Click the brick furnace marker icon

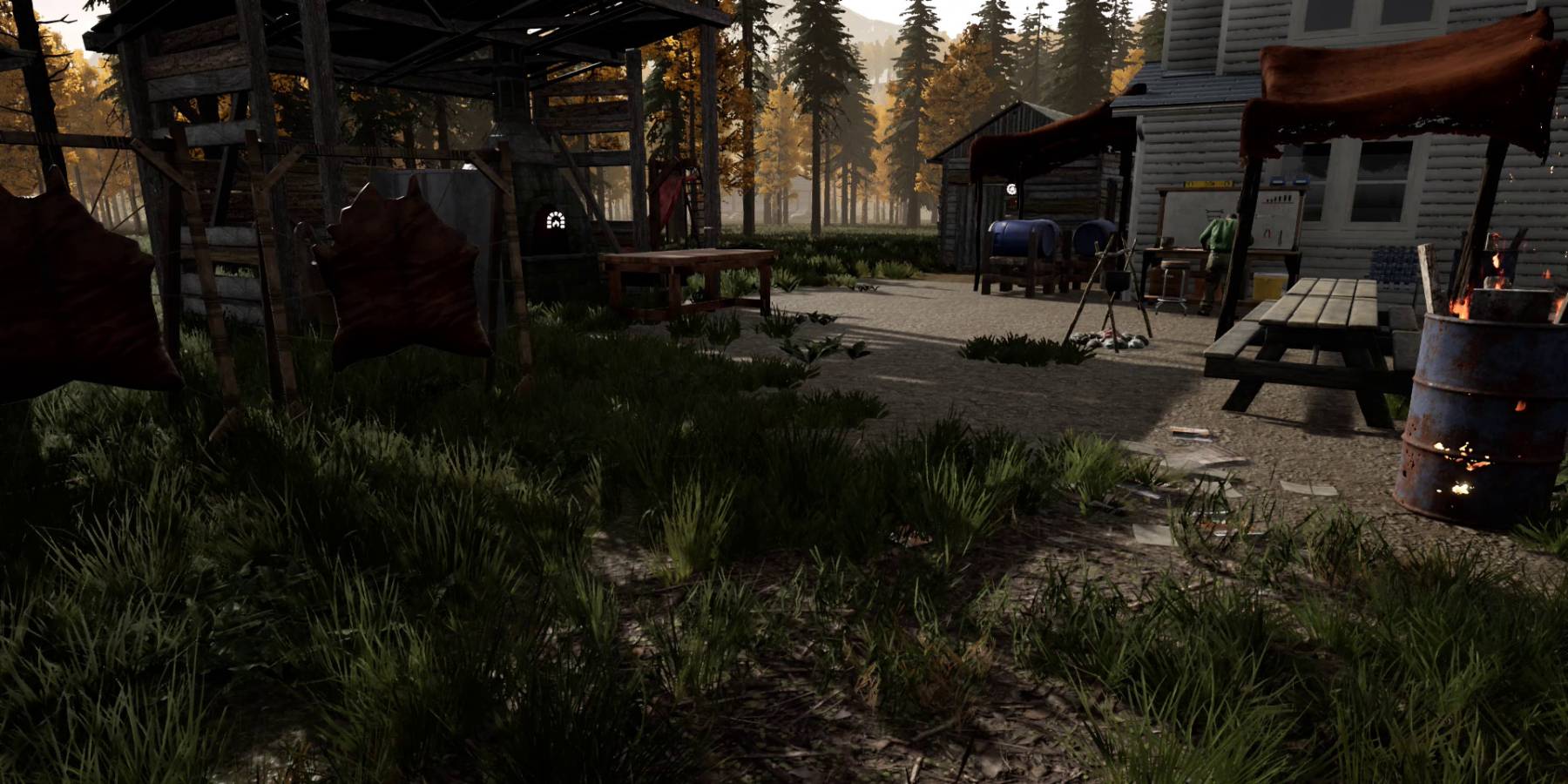[555, 220]
